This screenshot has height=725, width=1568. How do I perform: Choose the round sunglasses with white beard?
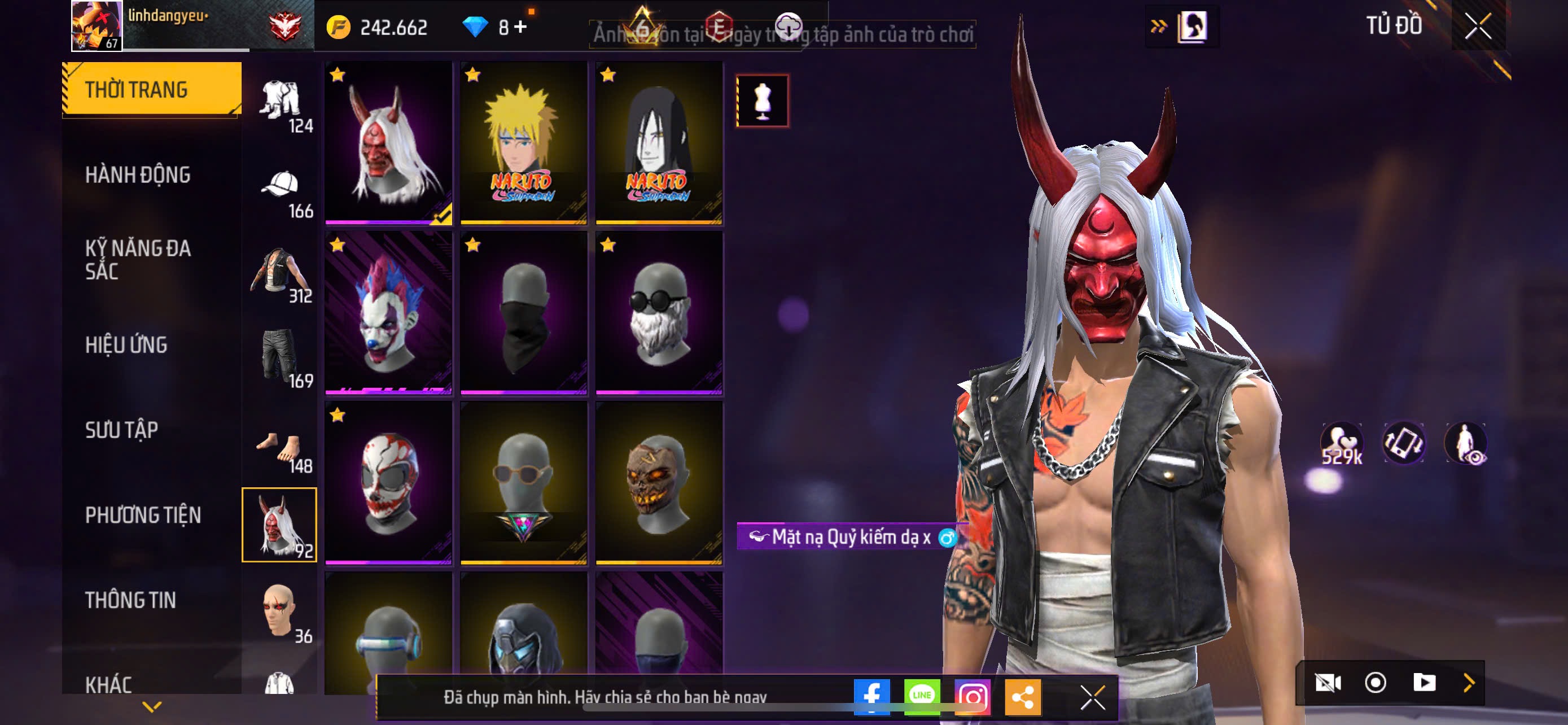659,313
